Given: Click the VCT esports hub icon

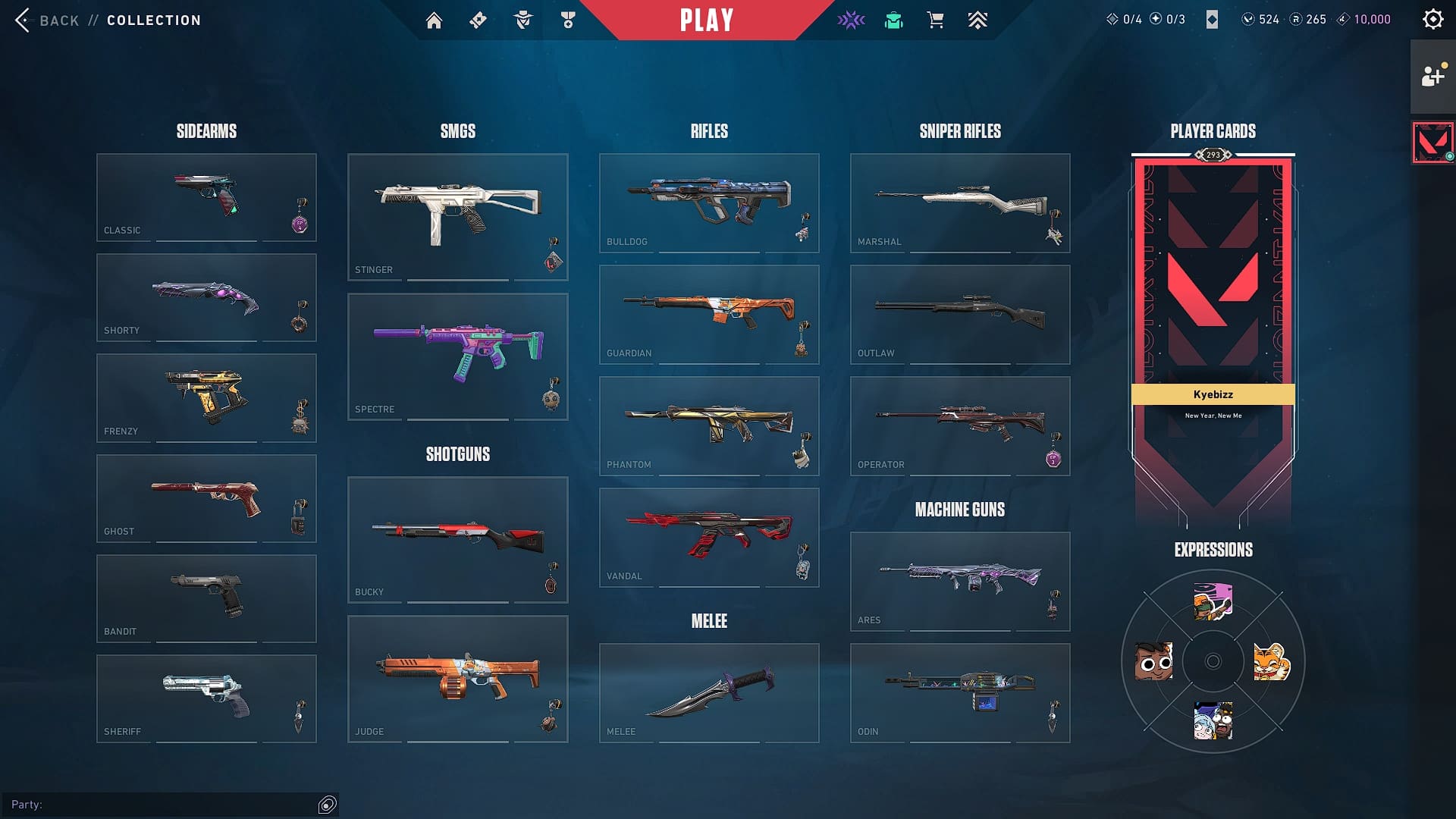Looking at the screenshot, I should [851, 20].
